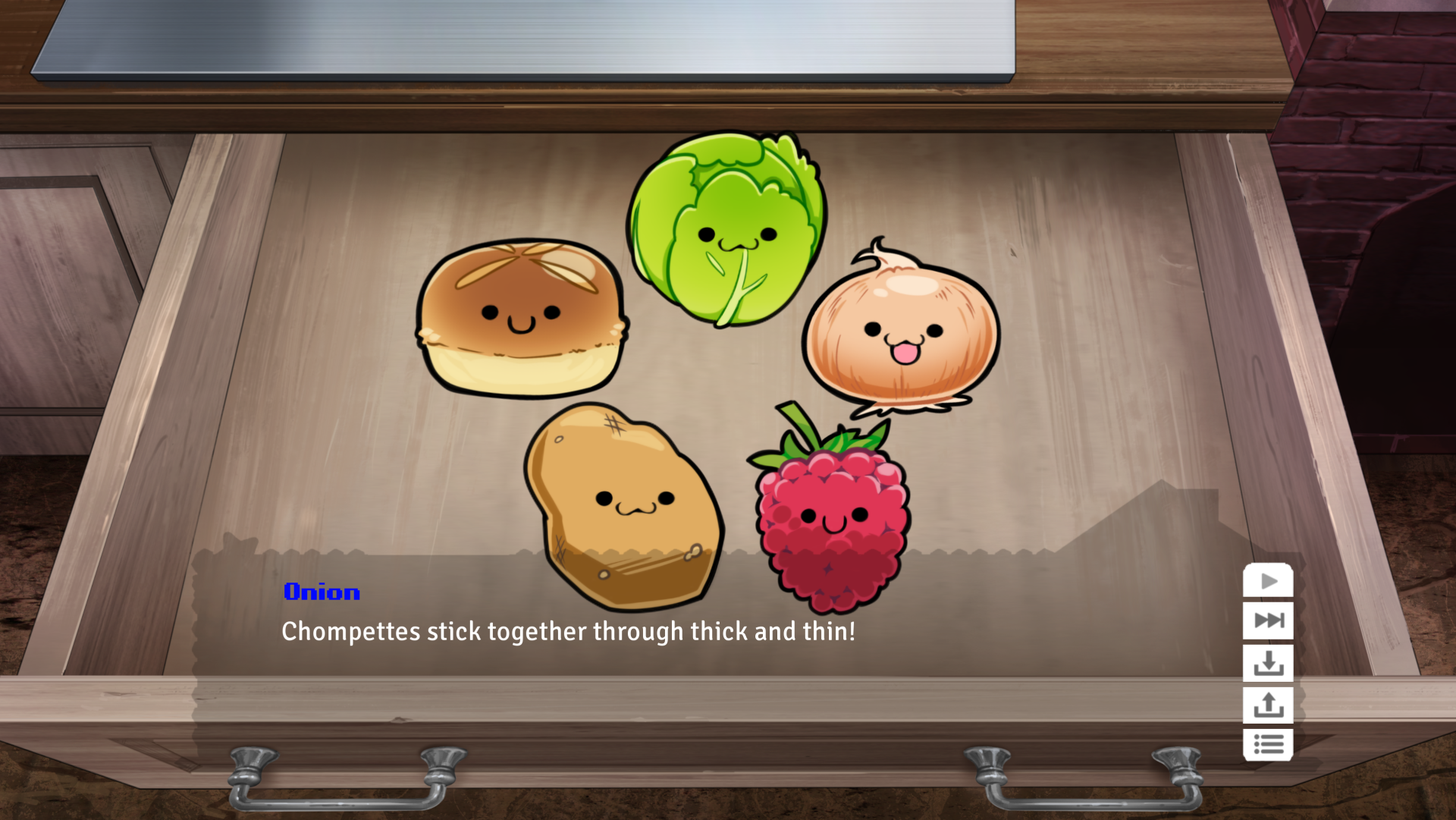The image size is (1456, 820).
Task: Open the dialogue history log icon
Action: click(1269, 745)
